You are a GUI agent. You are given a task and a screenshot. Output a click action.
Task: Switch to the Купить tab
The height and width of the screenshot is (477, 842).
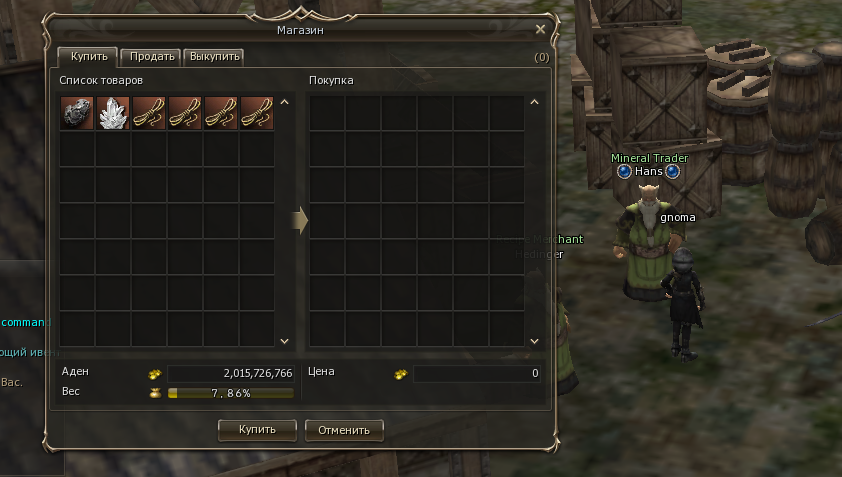click(x=88, y=57)
